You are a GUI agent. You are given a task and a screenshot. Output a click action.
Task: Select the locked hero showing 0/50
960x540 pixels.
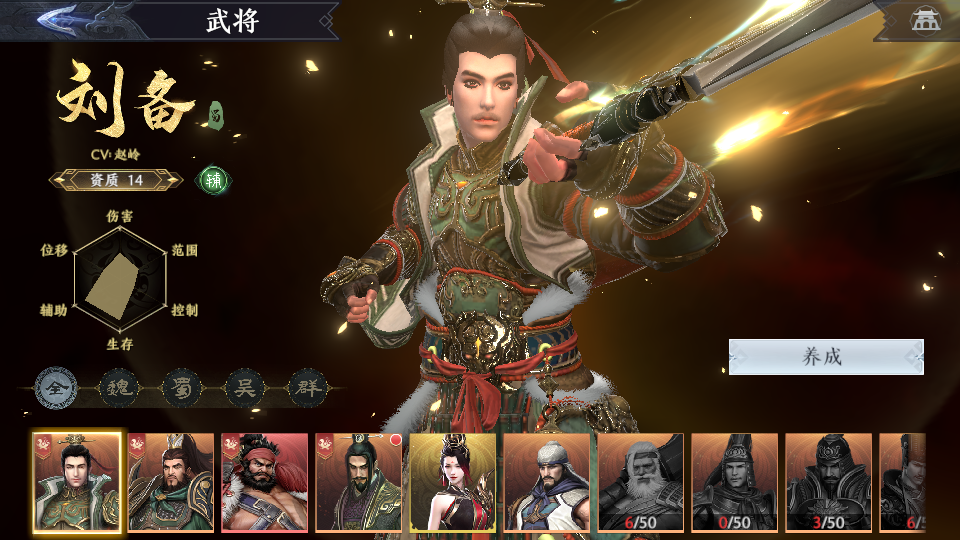point(735,482)
